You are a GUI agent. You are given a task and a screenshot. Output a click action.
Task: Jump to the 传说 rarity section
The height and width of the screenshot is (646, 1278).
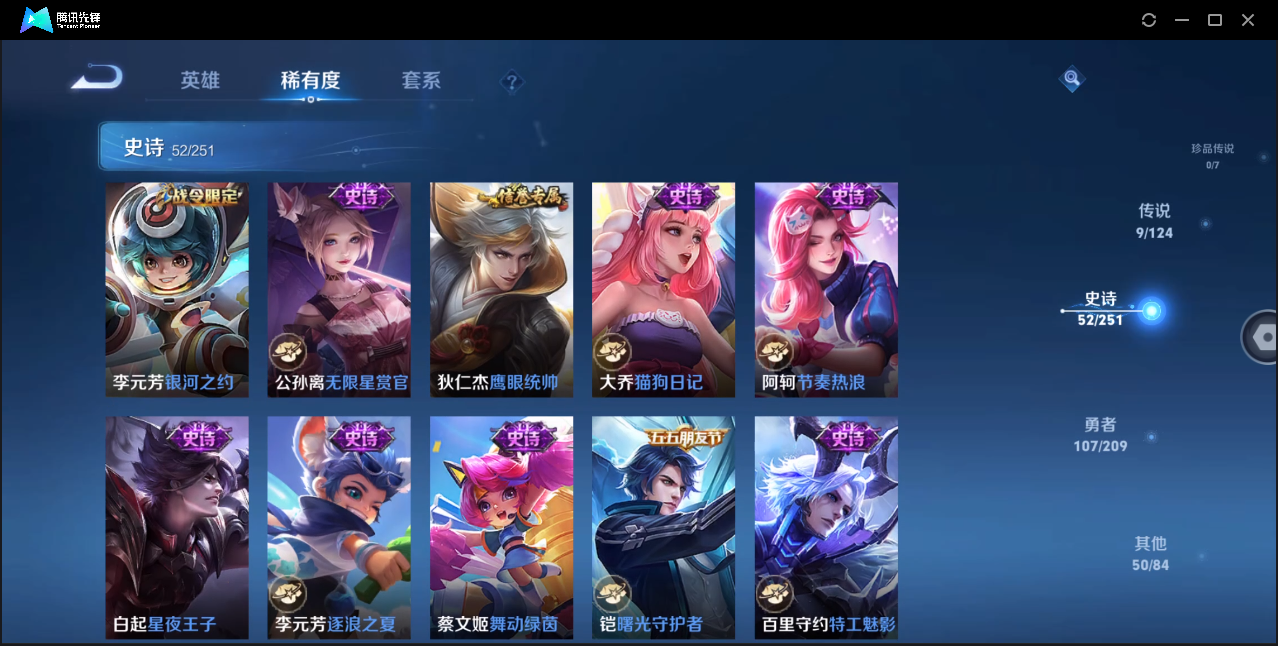tap(1154, 221)
